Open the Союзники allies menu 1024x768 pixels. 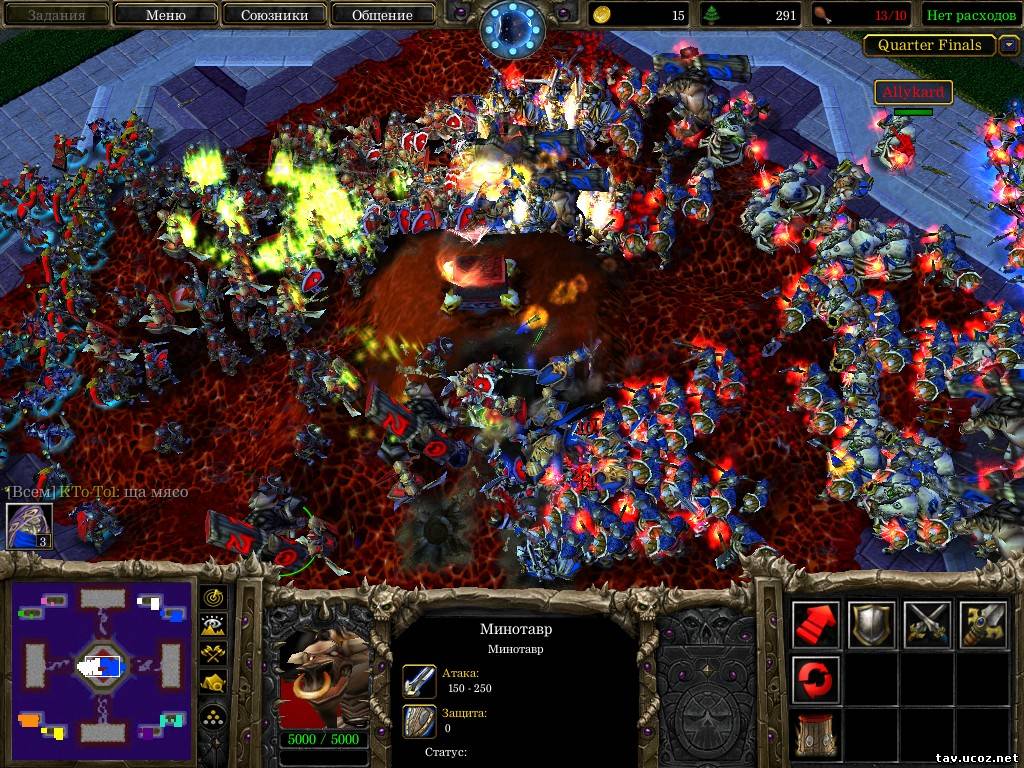point(273,15)
